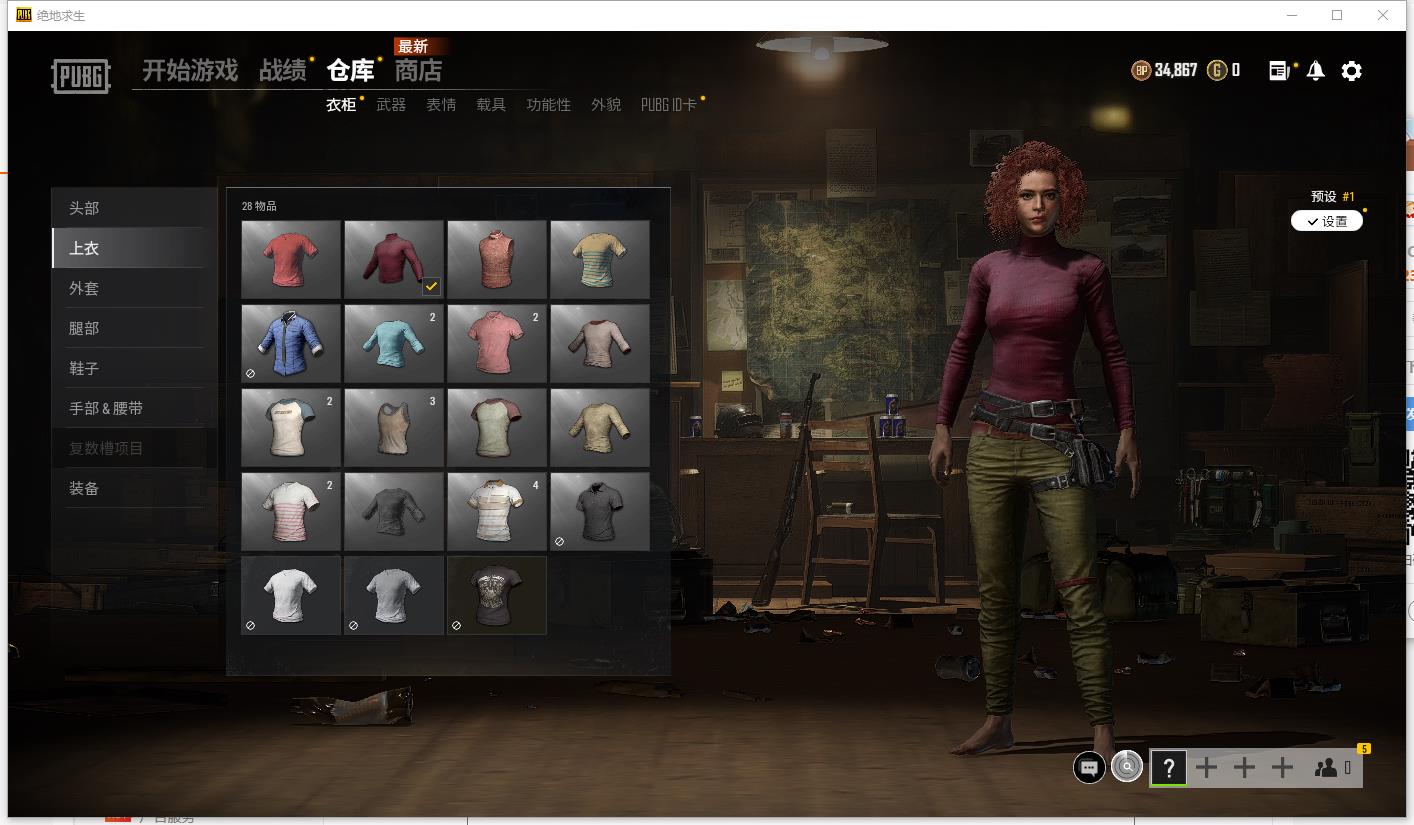This screenshot has height=825, width=1414.
Task: Maximize the game window
Action: coord(1337,15)
